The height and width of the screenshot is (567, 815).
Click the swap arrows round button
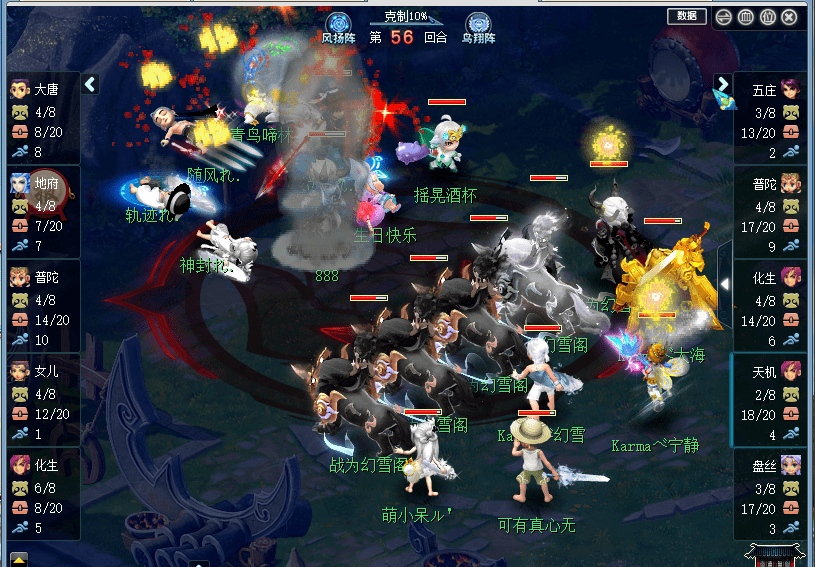coord(723,17)
